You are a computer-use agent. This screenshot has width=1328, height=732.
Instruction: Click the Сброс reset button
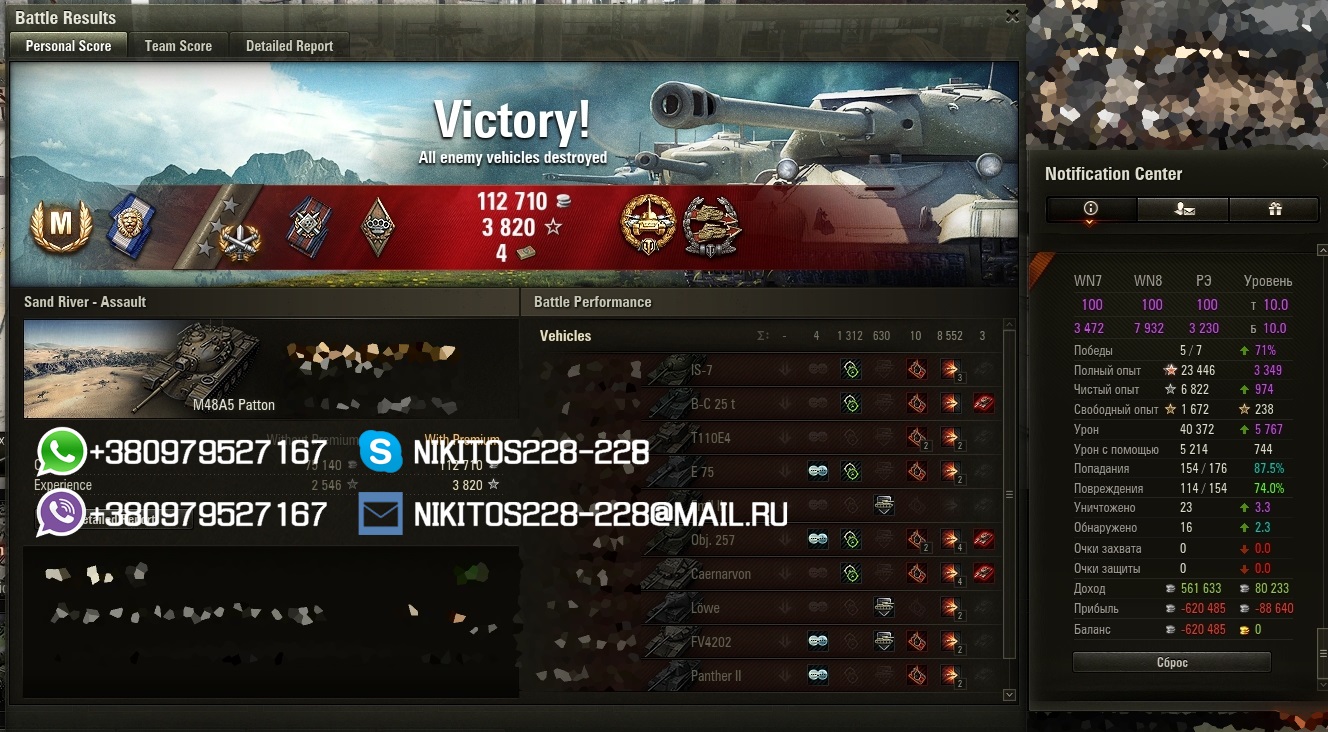[x=1171, y=663]
